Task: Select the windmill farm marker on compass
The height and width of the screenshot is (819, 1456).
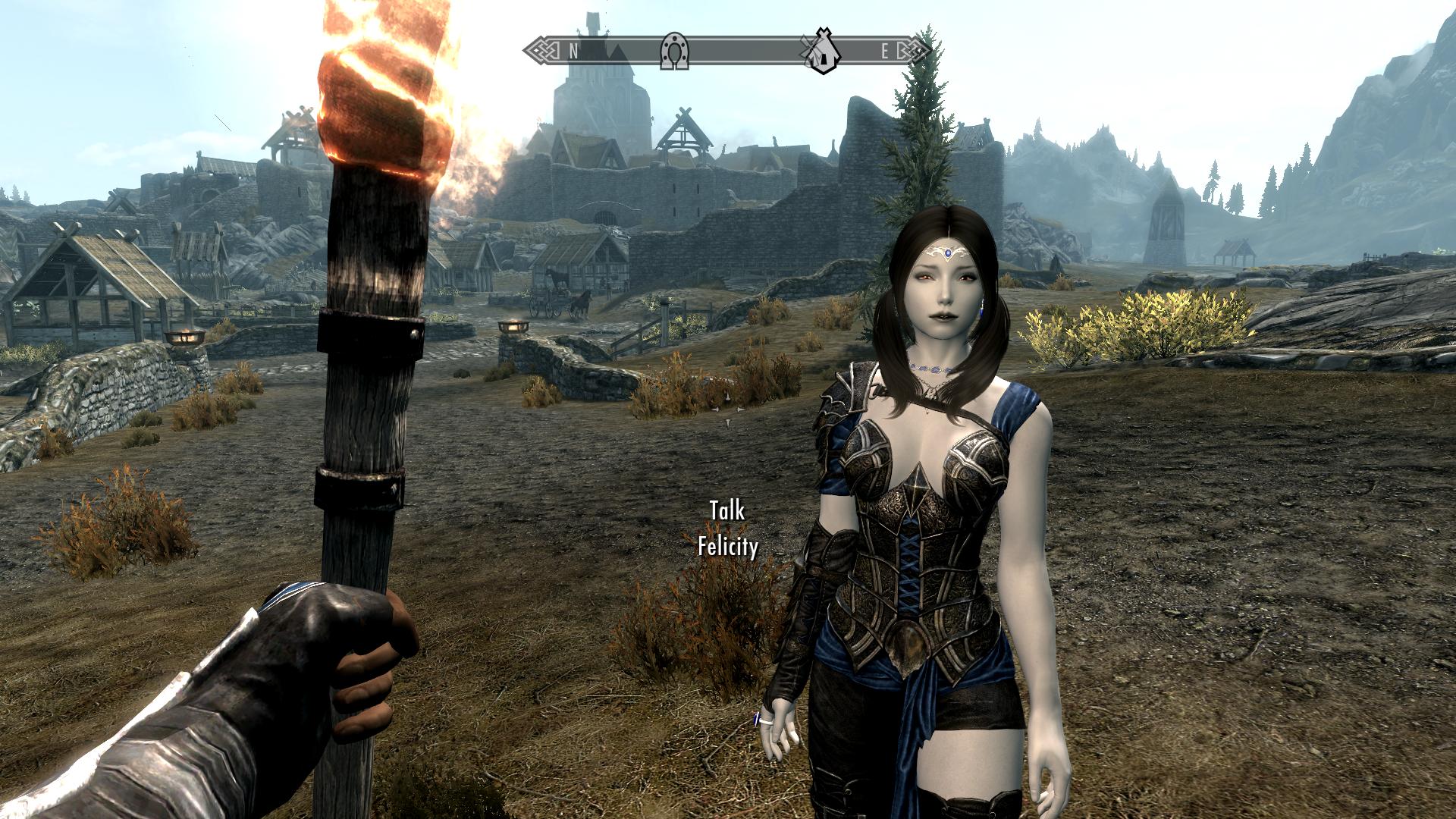Action: [x=821, y=51]
